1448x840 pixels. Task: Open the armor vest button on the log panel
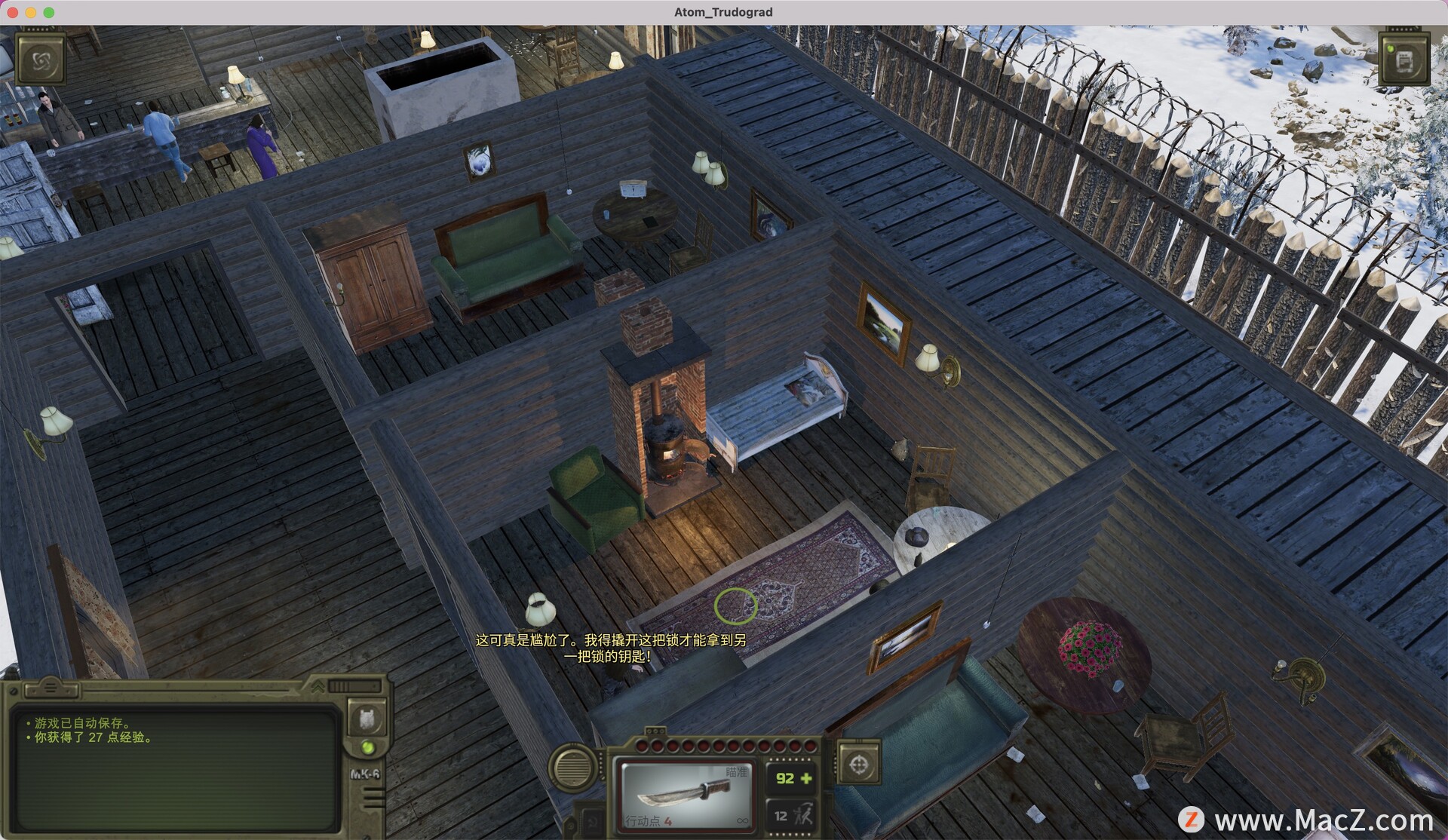367,717
